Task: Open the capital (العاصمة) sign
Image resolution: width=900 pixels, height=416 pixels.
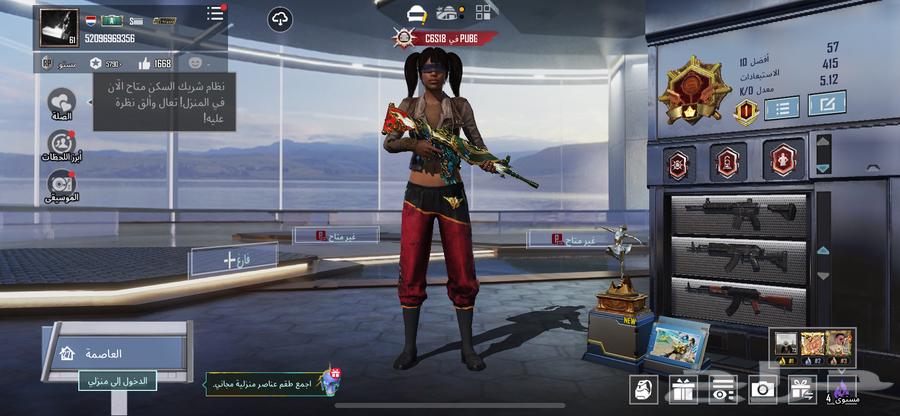Action: [115, 353]
